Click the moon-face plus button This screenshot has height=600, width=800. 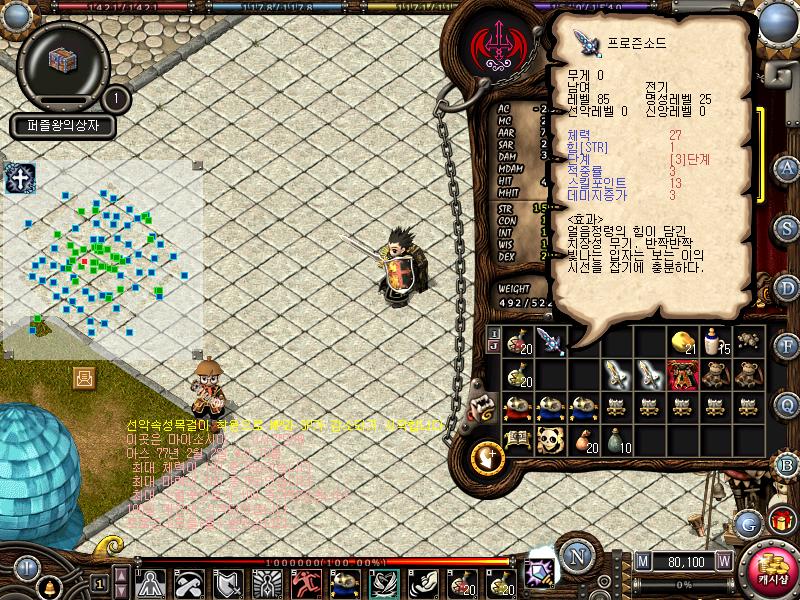(x=487, y=457)
